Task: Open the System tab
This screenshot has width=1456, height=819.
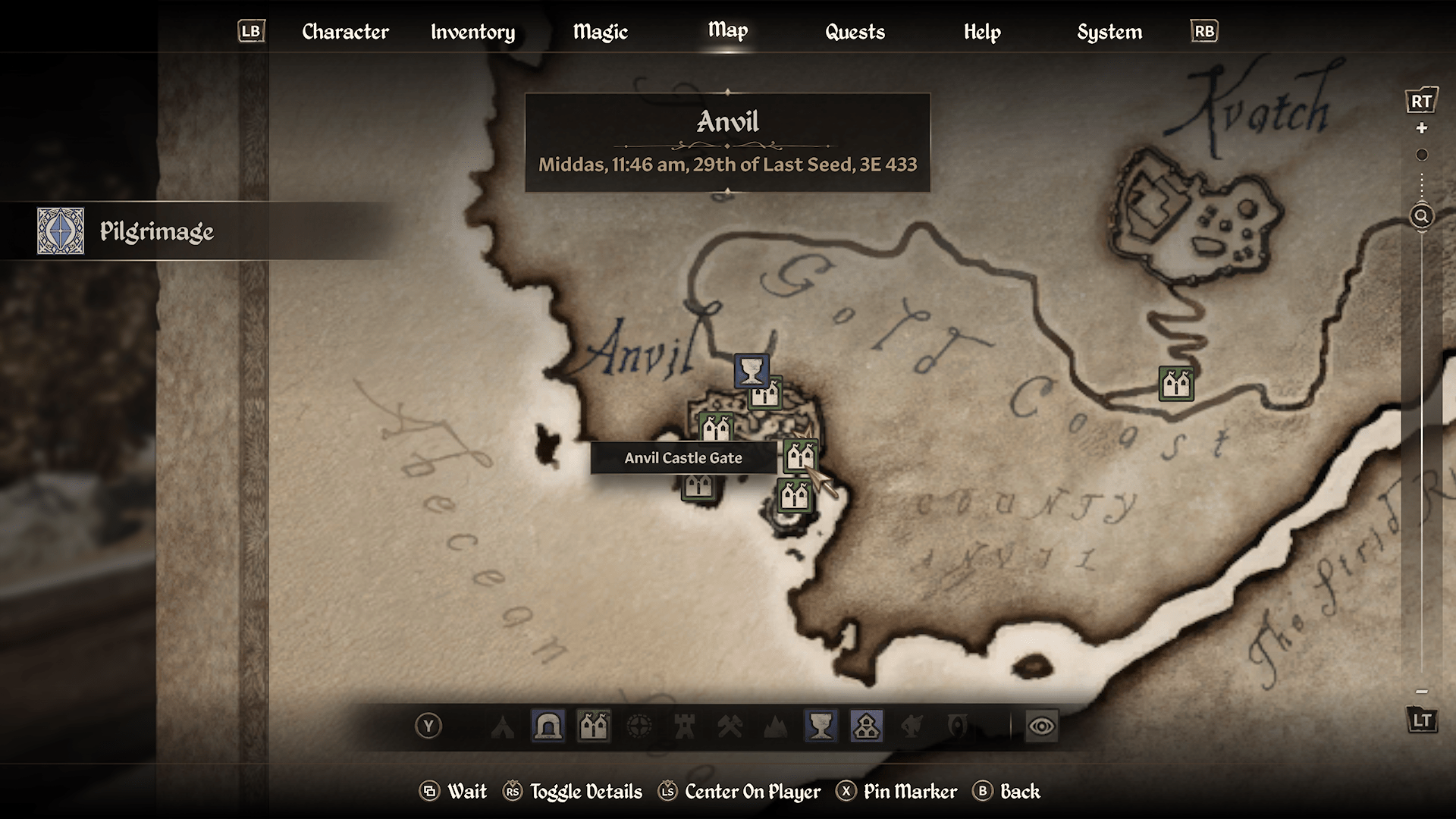Action: click(1109, 32)
